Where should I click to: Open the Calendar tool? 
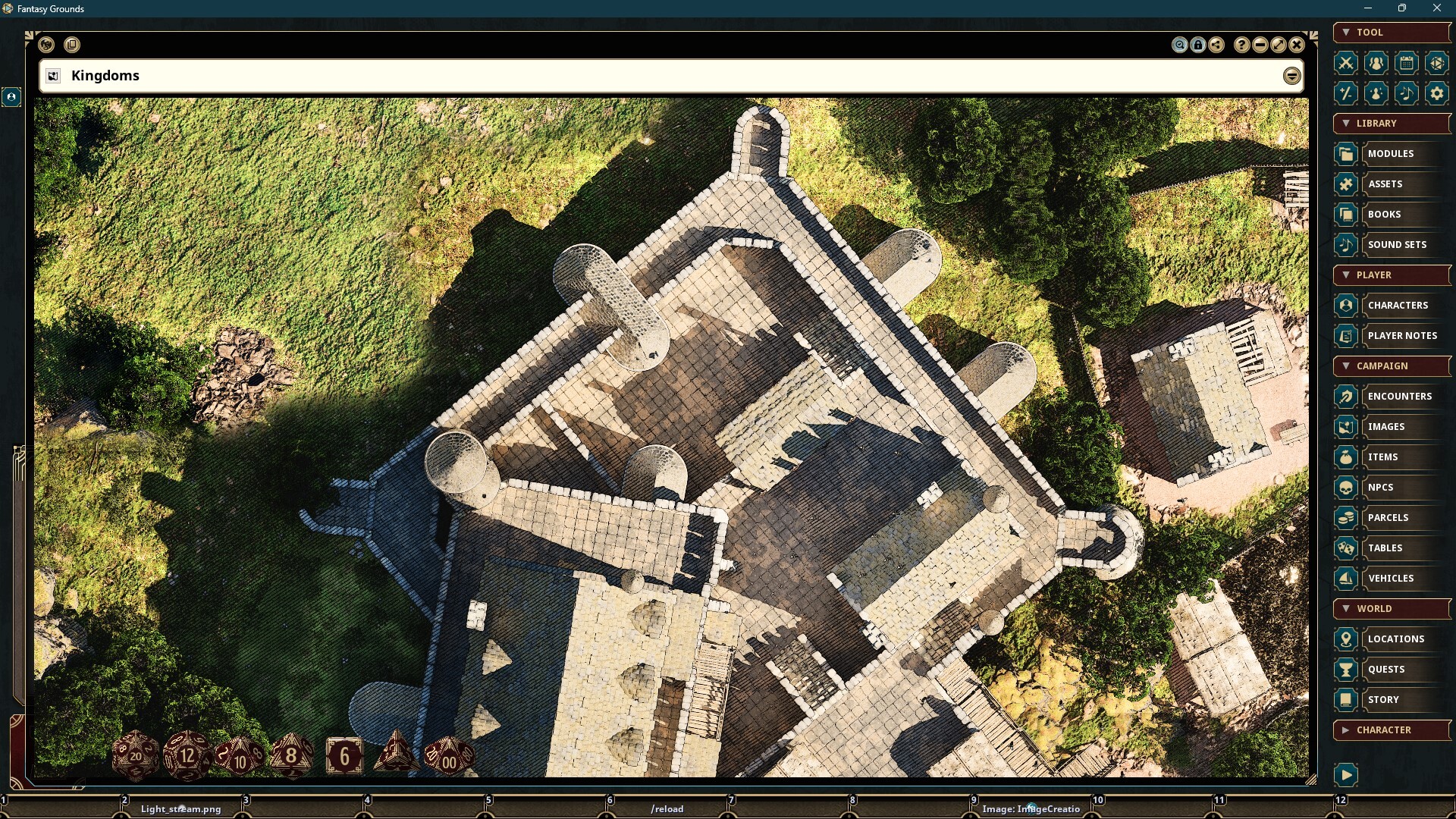point(1407,63)
